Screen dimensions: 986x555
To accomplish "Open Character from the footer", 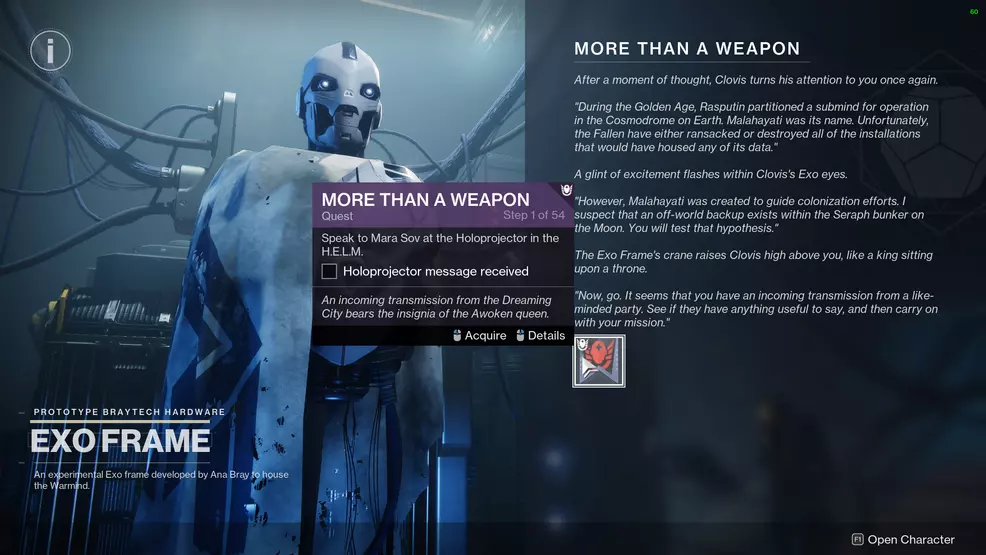I will [x=903, y=540].
